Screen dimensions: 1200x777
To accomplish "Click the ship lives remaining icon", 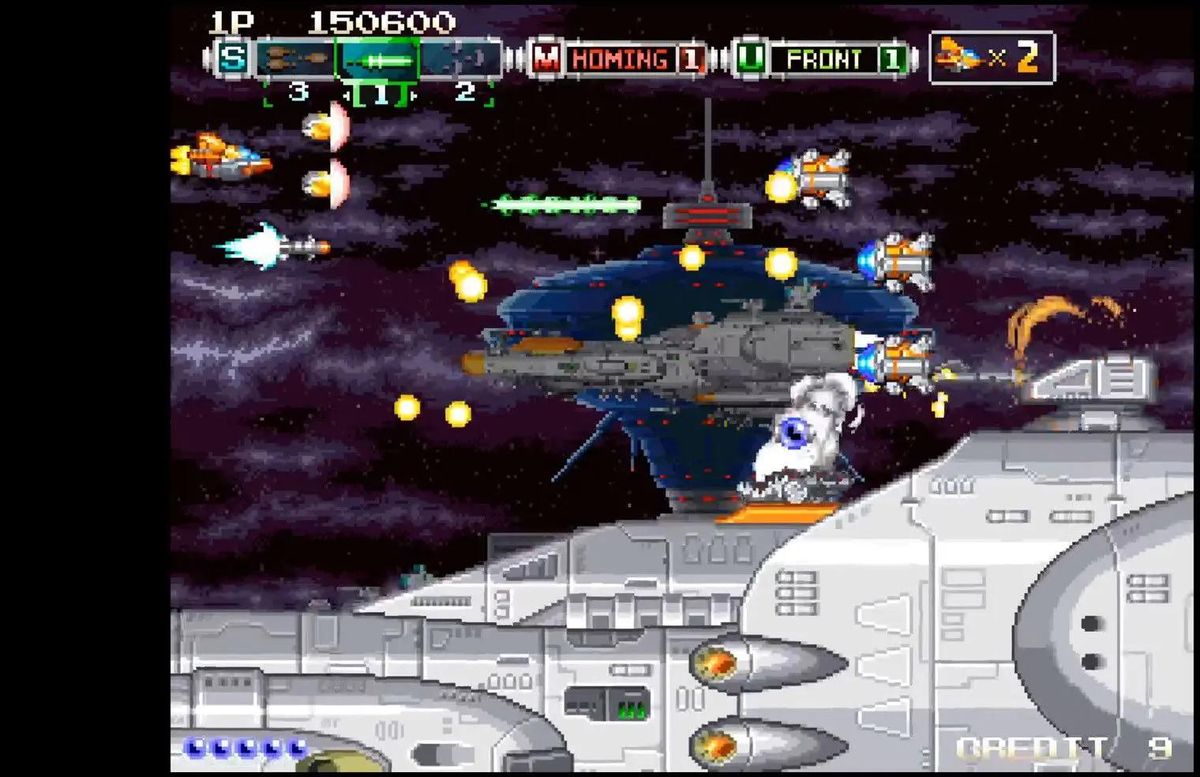I will click(x=959, y=57).
